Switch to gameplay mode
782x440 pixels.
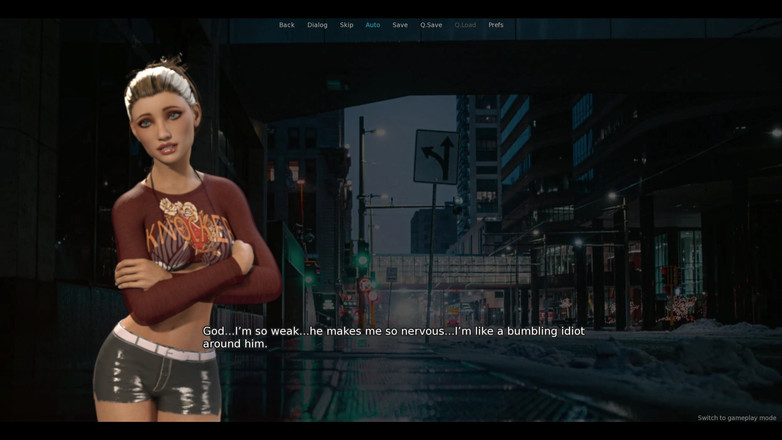coord(736,418)
